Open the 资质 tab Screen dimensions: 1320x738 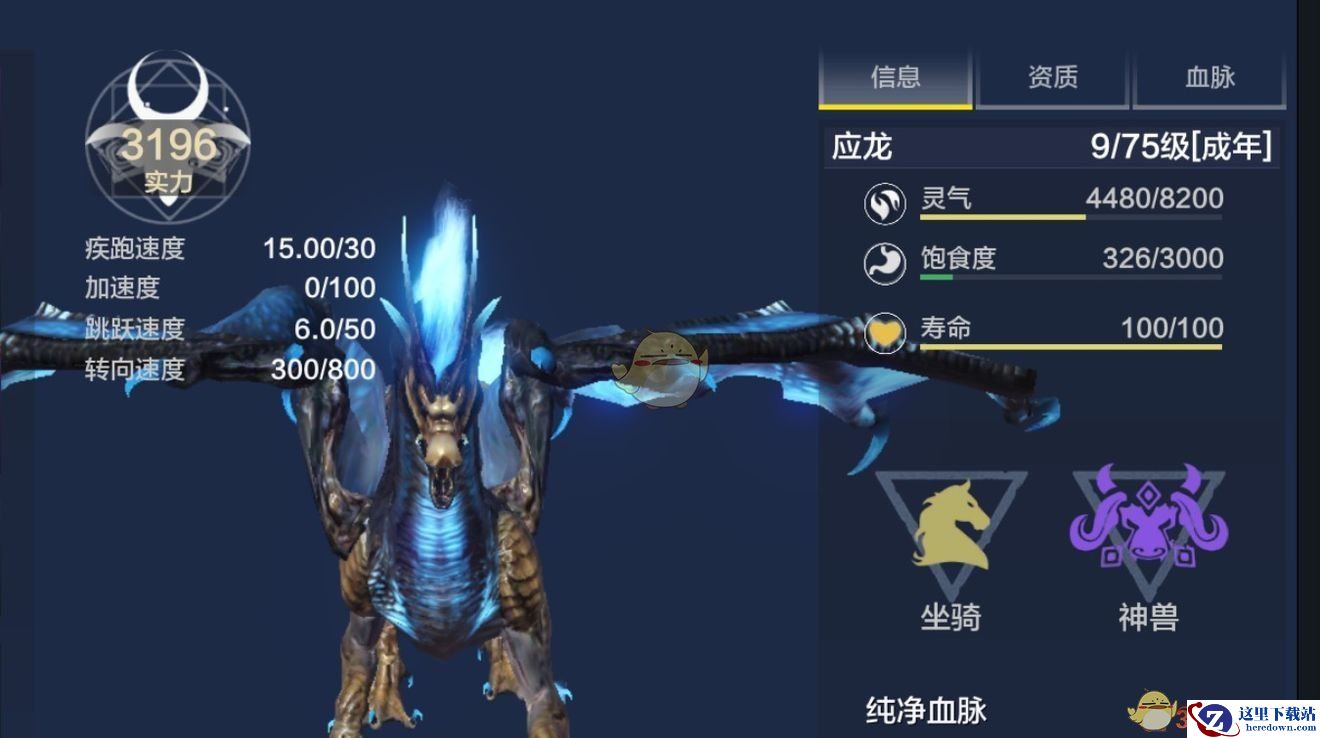click(1052, 77)
